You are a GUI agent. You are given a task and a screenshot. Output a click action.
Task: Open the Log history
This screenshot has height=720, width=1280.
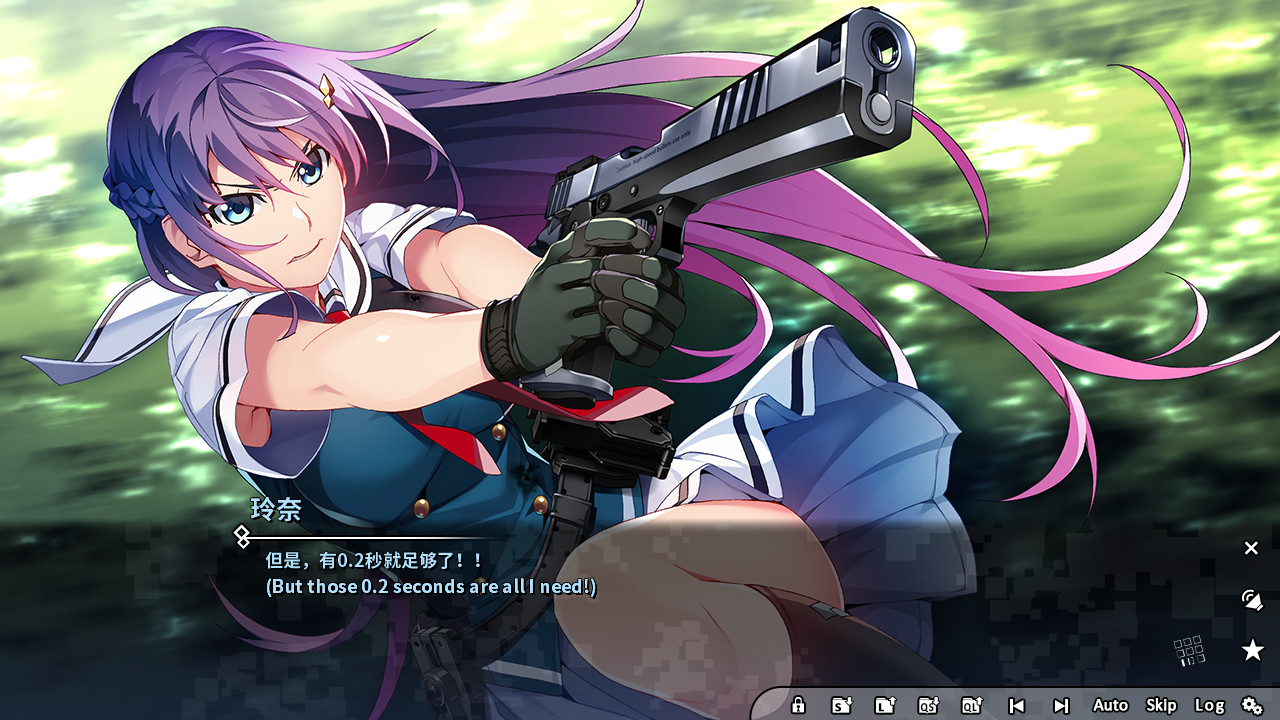coord(1211,704)
